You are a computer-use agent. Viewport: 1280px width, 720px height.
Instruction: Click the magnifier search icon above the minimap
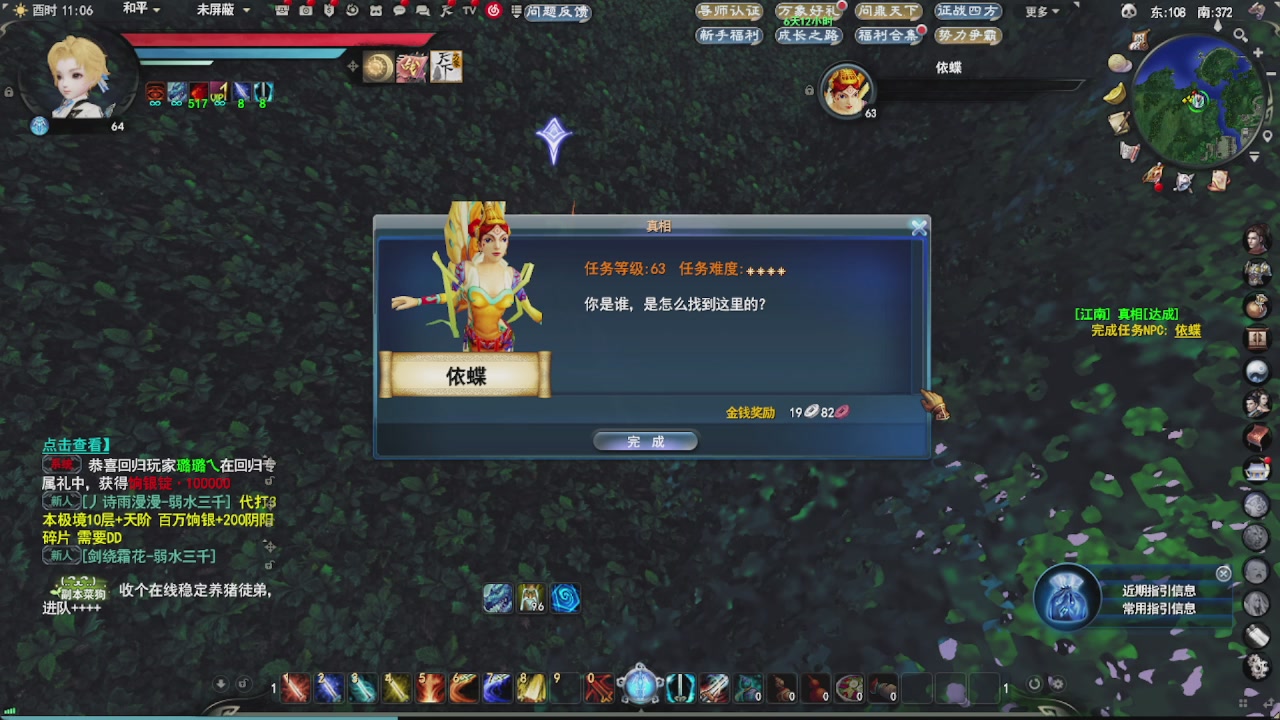coord(1241,35)
